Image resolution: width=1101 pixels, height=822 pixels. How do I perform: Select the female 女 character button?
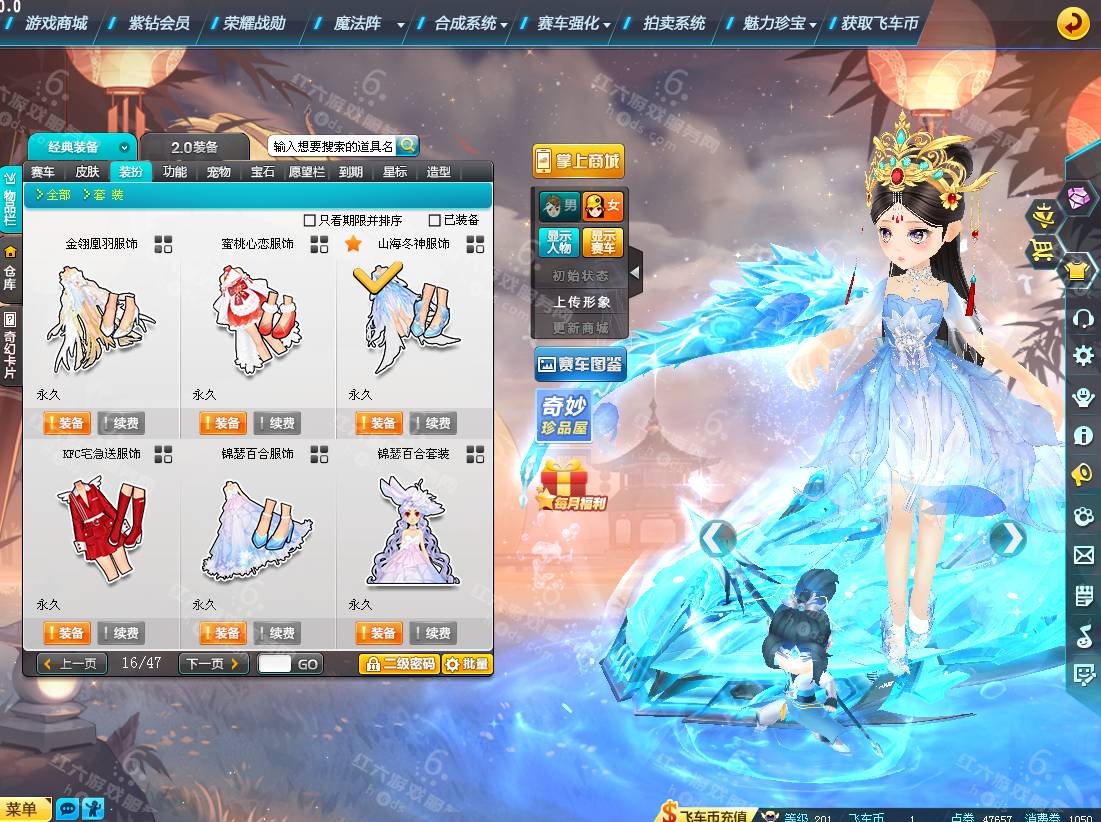[x=603, y=207]
